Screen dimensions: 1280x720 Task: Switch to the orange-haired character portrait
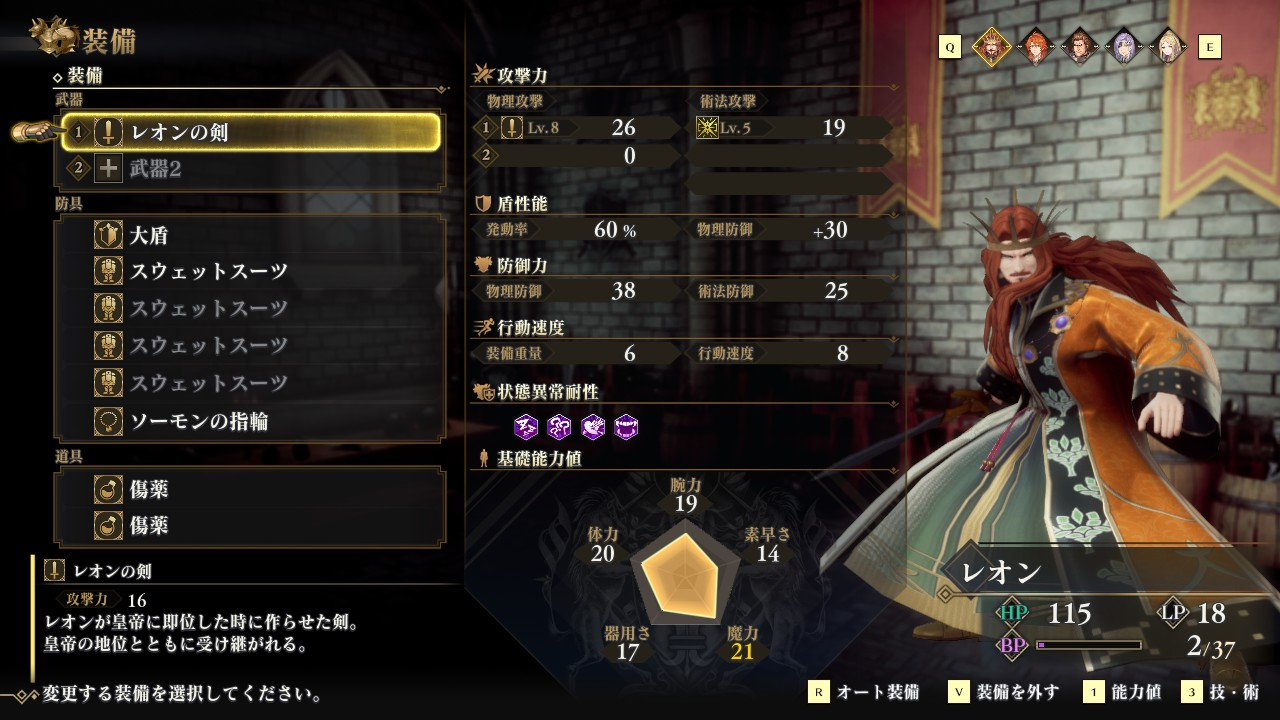click(x=1035, y=46)
